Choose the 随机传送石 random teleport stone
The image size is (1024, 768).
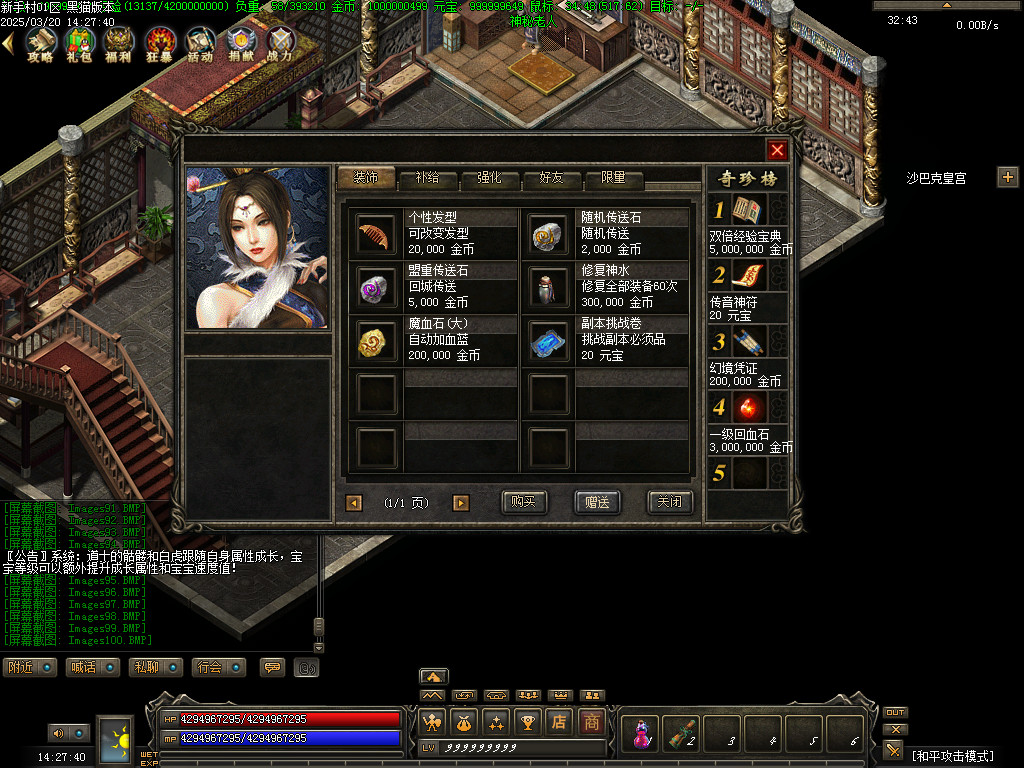(548, 233)
